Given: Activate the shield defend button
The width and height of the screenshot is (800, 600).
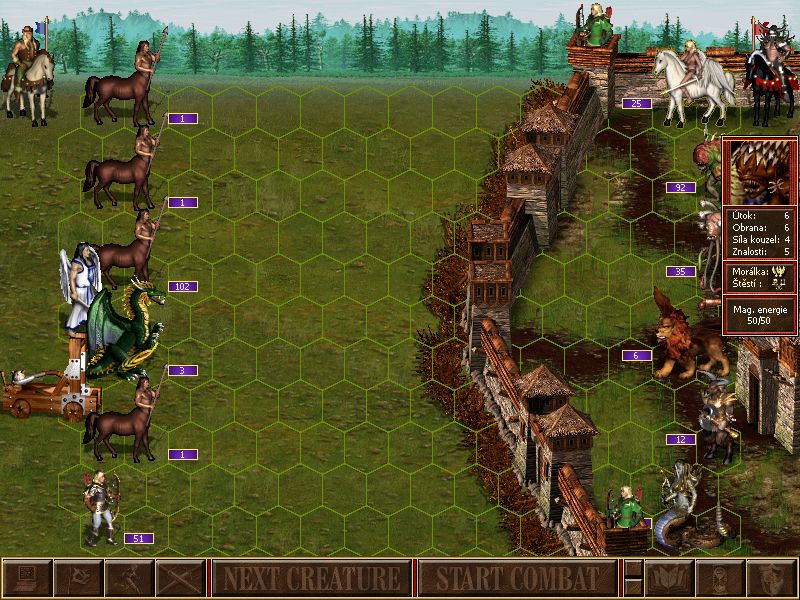Looking at the screenshot, I should pyautogui.click(x=770, y=578).
